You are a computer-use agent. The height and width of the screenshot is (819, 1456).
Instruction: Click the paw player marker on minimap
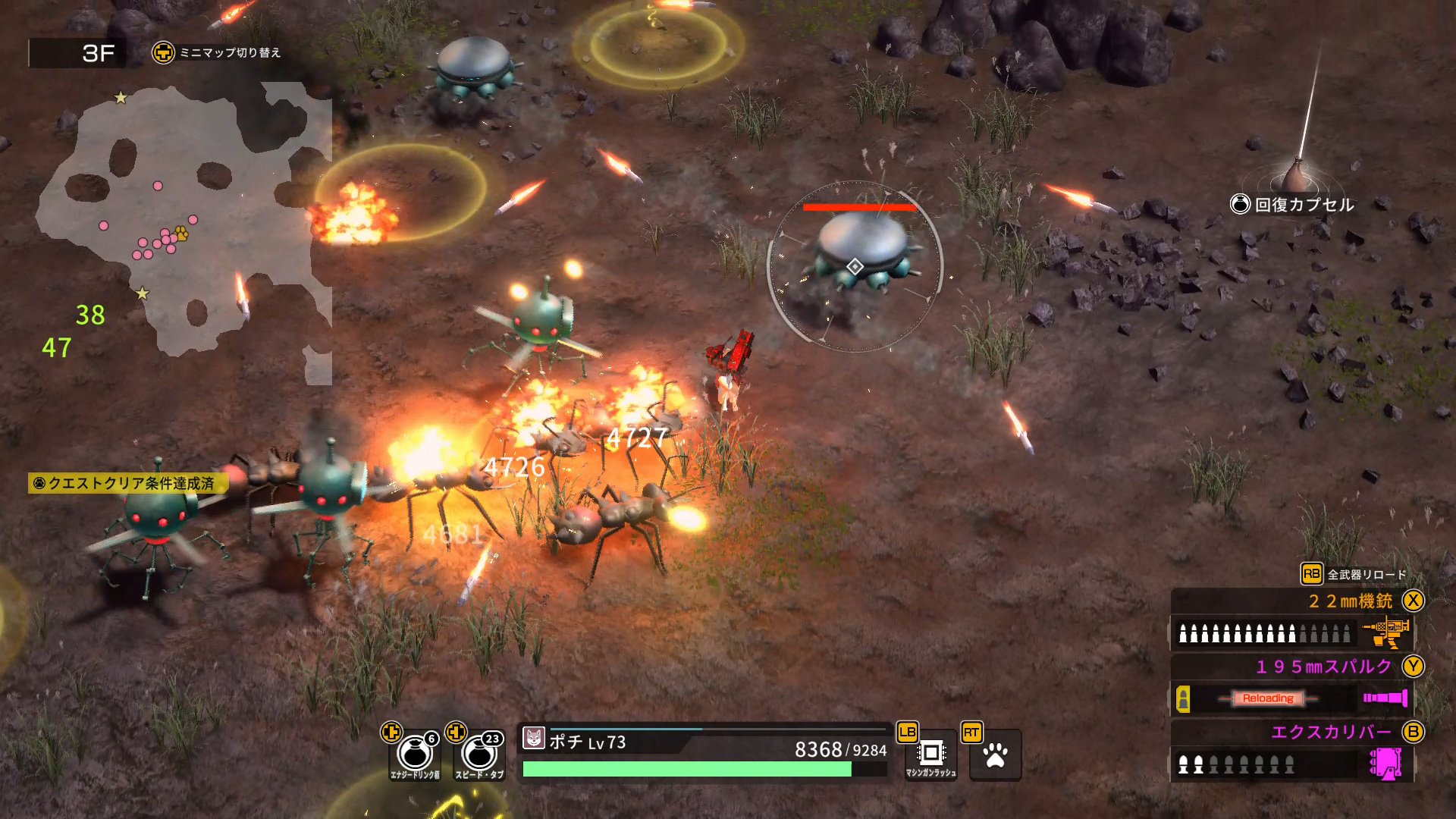point(181,232)
